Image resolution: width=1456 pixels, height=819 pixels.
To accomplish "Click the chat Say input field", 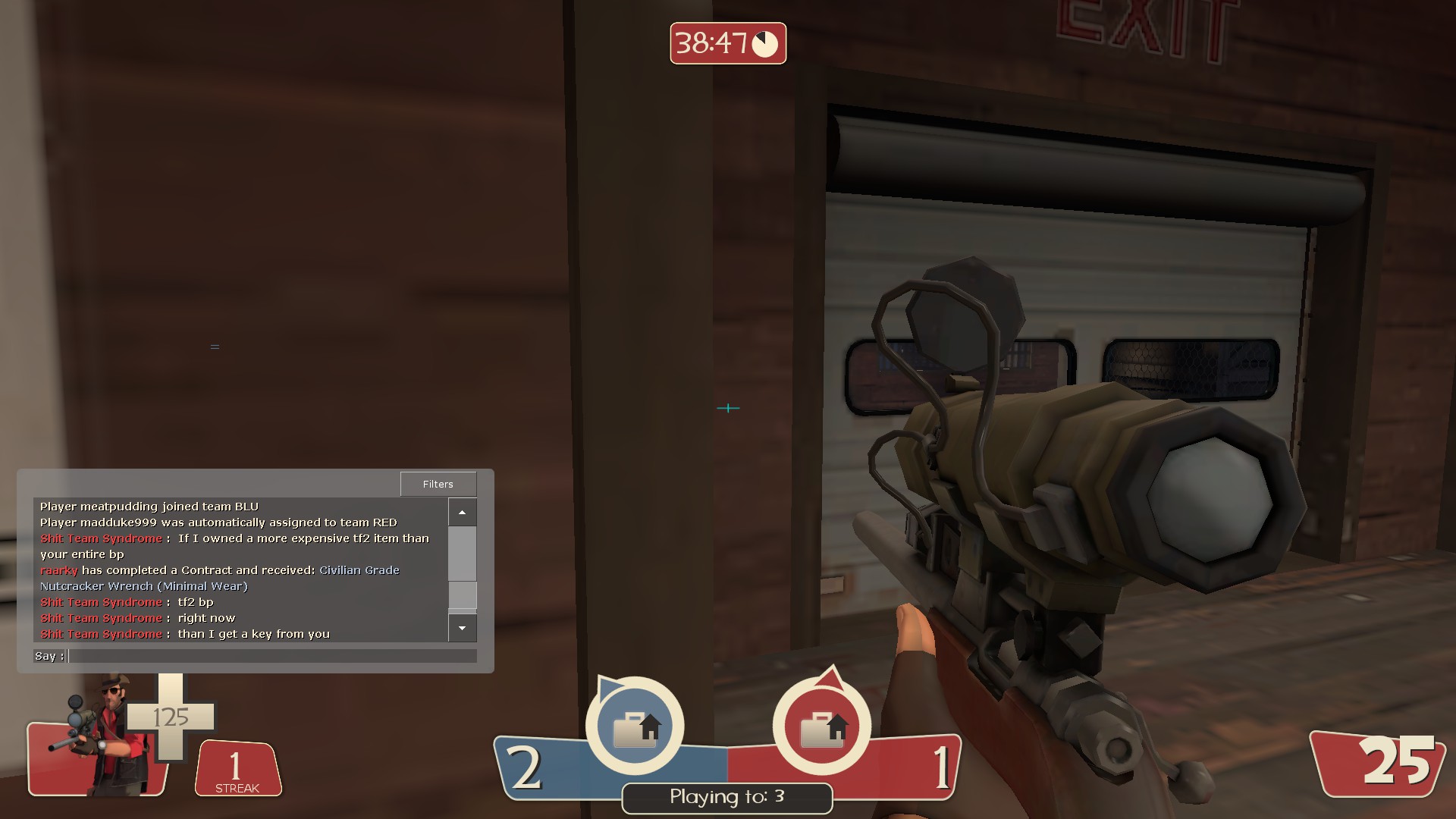I will coord(271,656).
